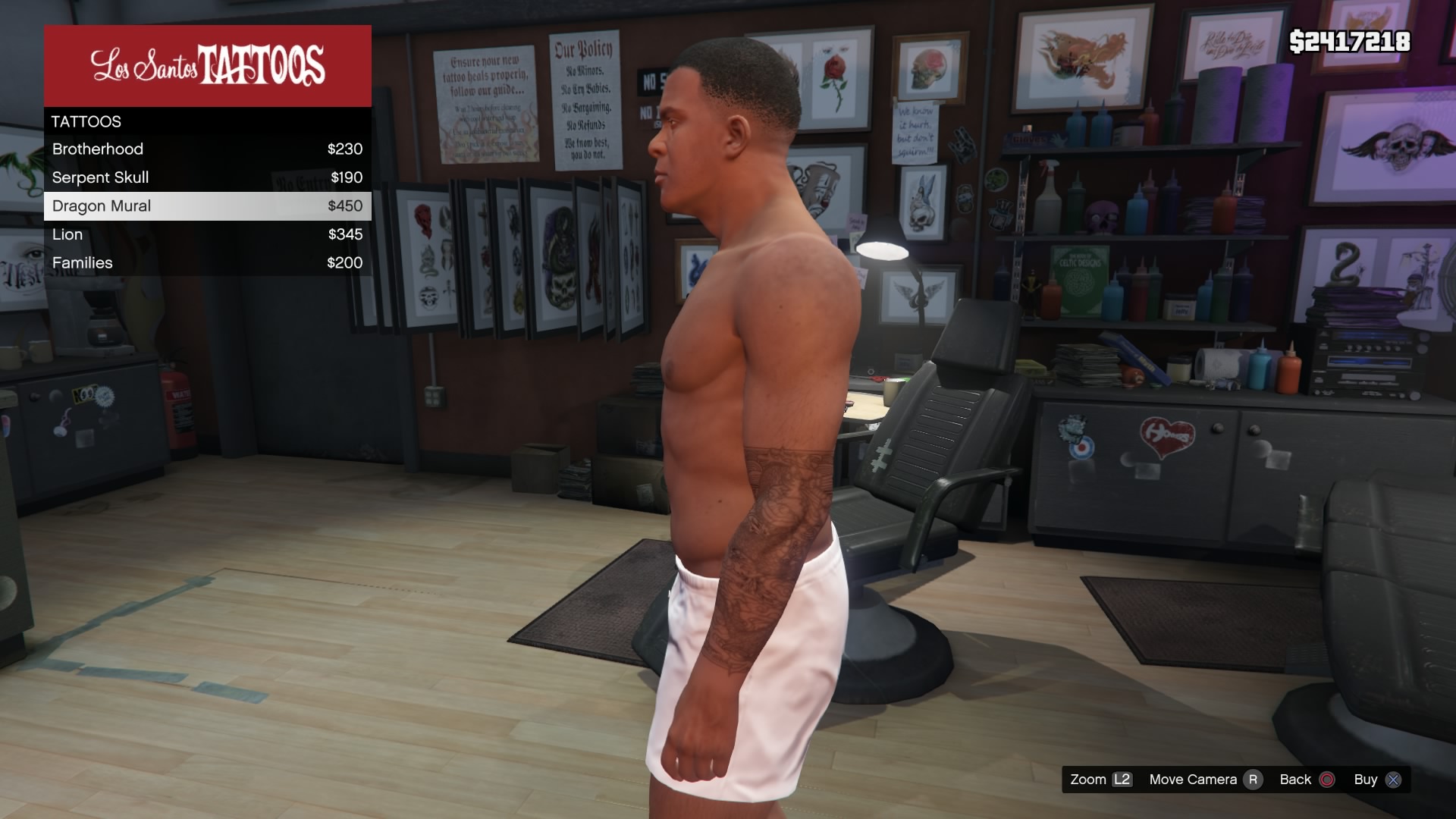Image resolution: width=1456 pixels, height=819 pixels.
Task: Select the Brotherhood tattoo entry
Action: (x=207, y=149)
